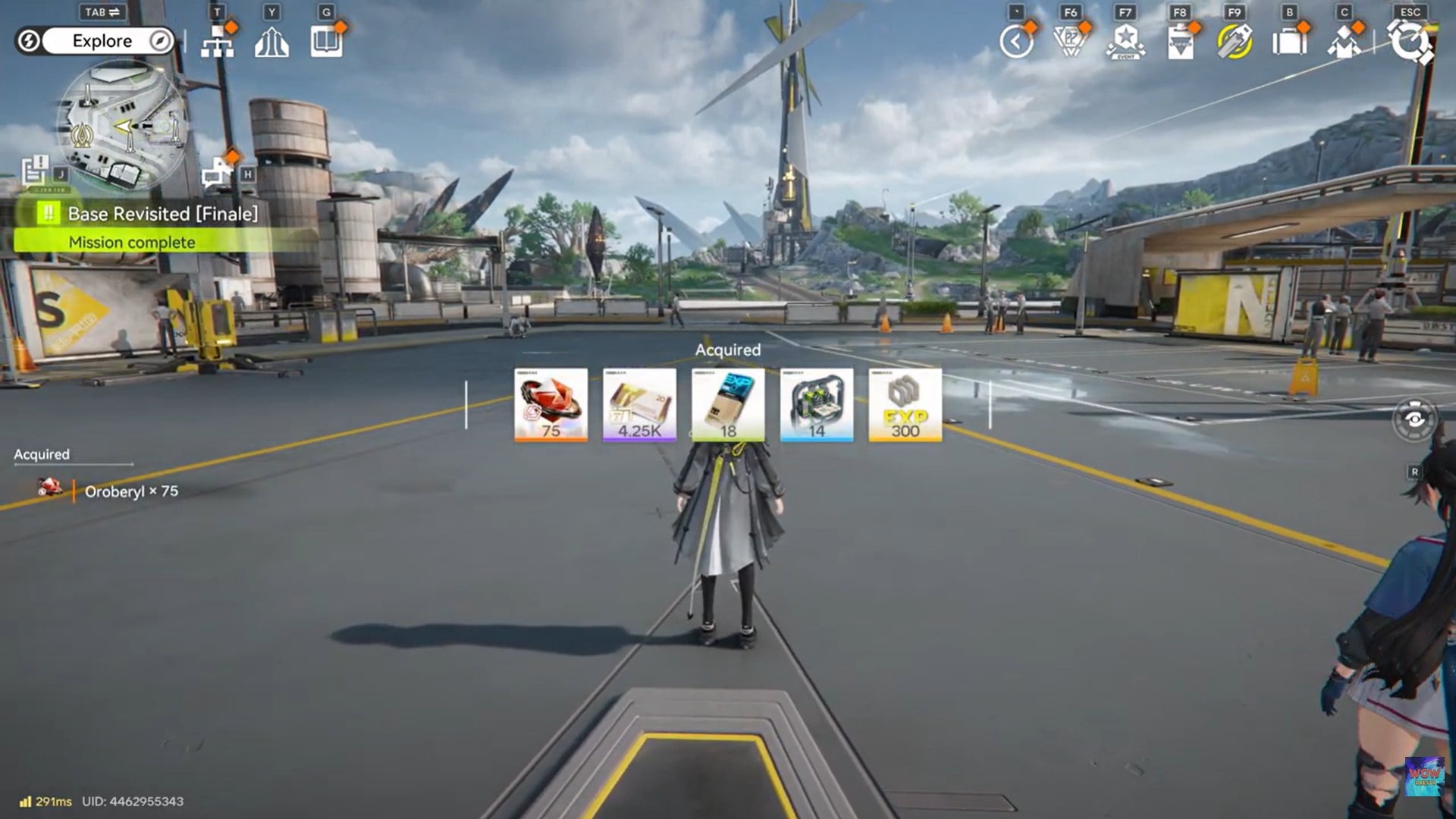Click the Recall timer icon beside F6
This screenshot has width=1456, height=819.
click(x=1016, y=42)
